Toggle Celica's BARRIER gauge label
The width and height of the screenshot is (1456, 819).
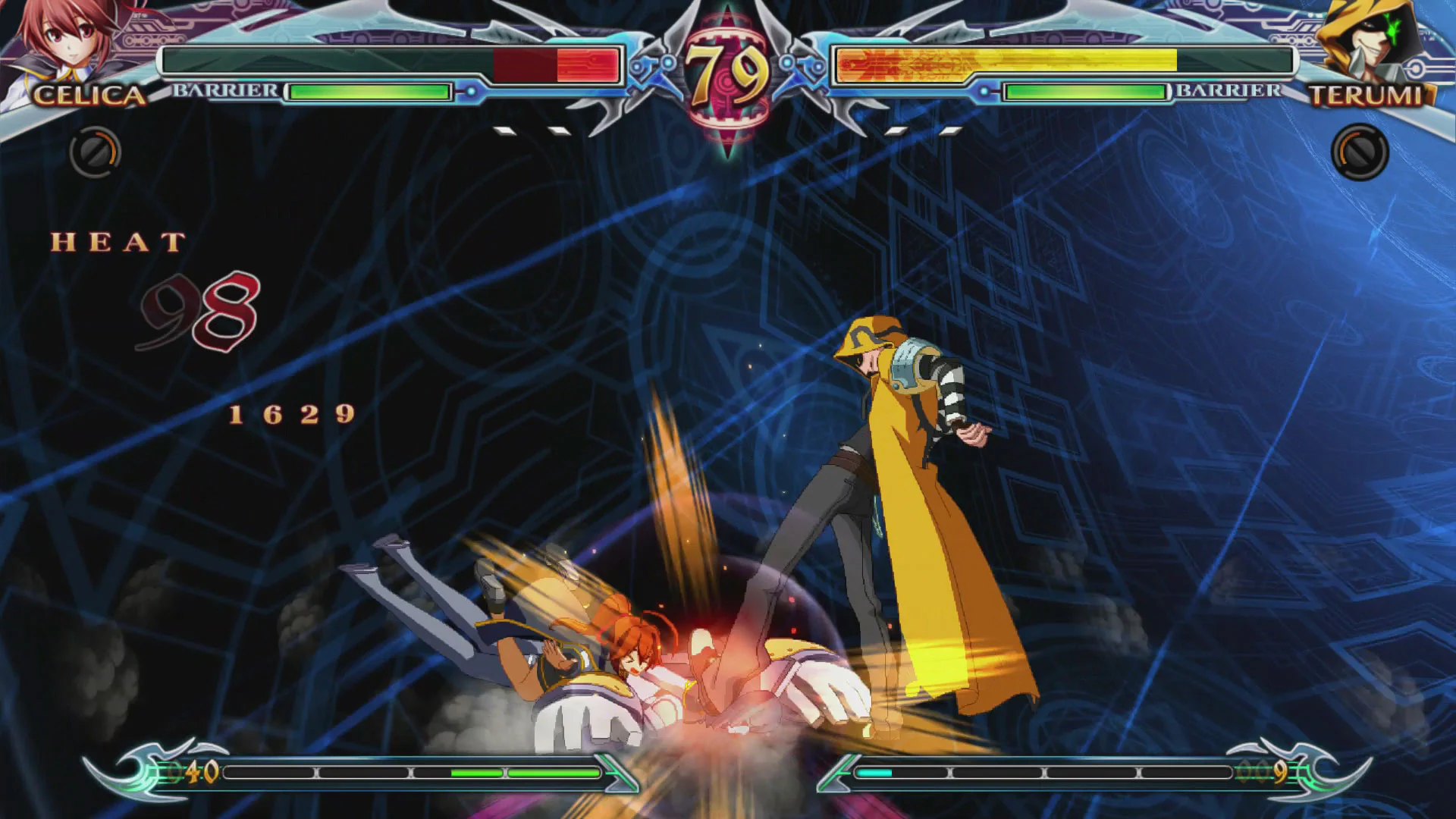(224, 91)
